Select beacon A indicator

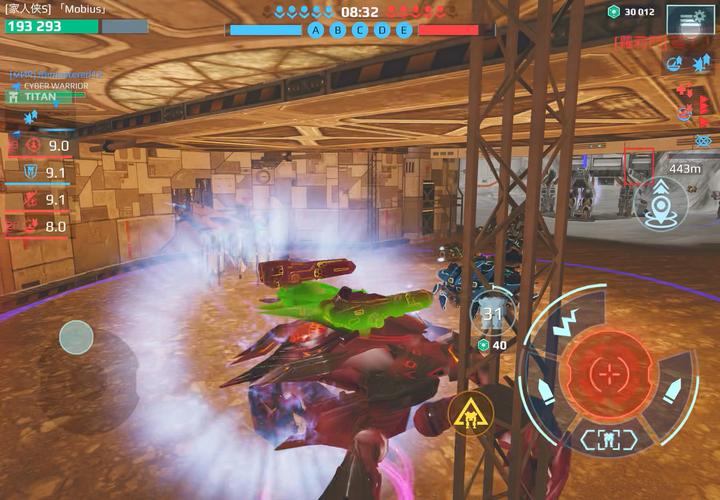(317, 30)
